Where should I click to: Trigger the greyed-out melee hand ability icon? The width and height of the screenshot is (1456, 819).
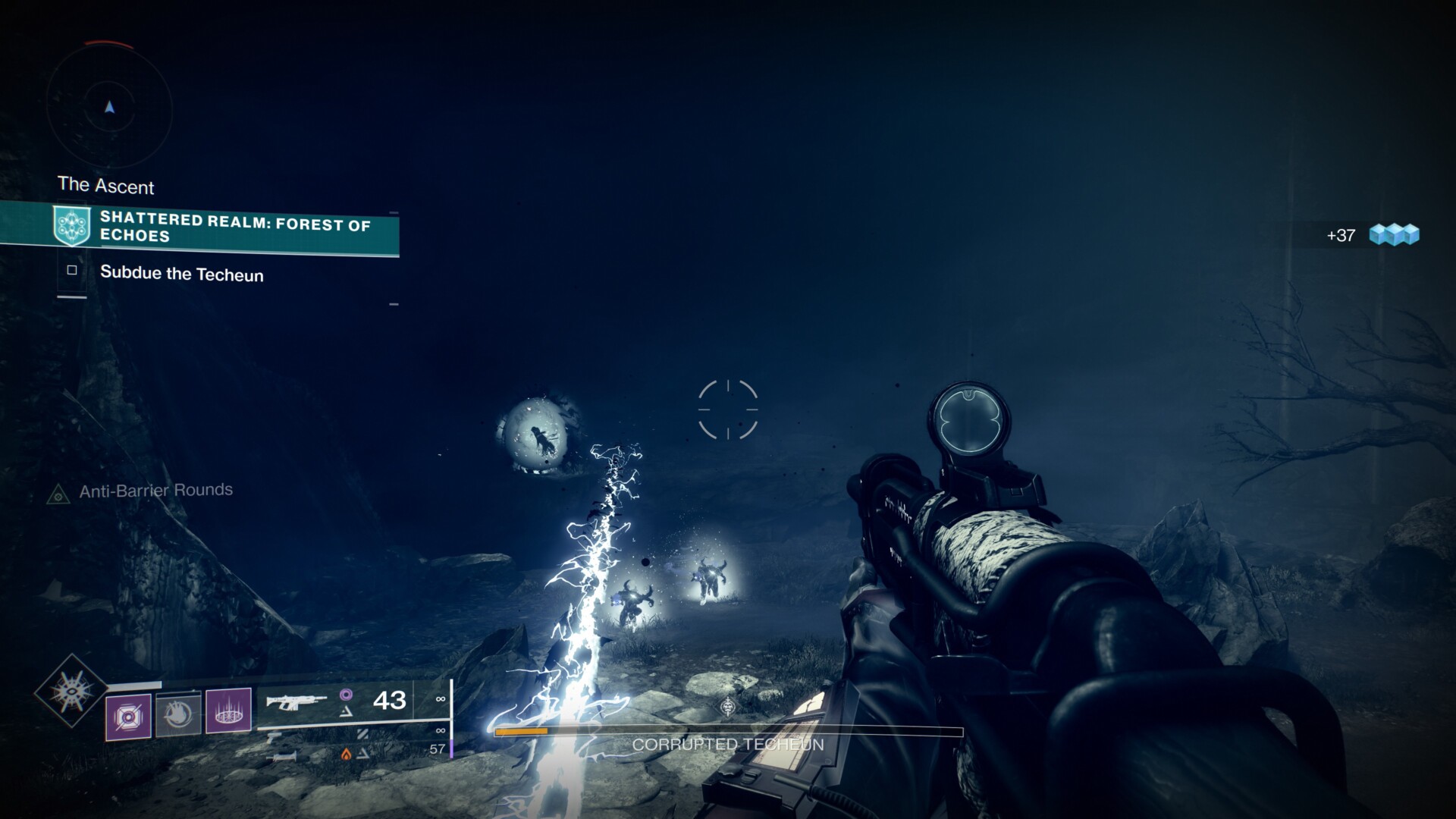pos(178,714)
